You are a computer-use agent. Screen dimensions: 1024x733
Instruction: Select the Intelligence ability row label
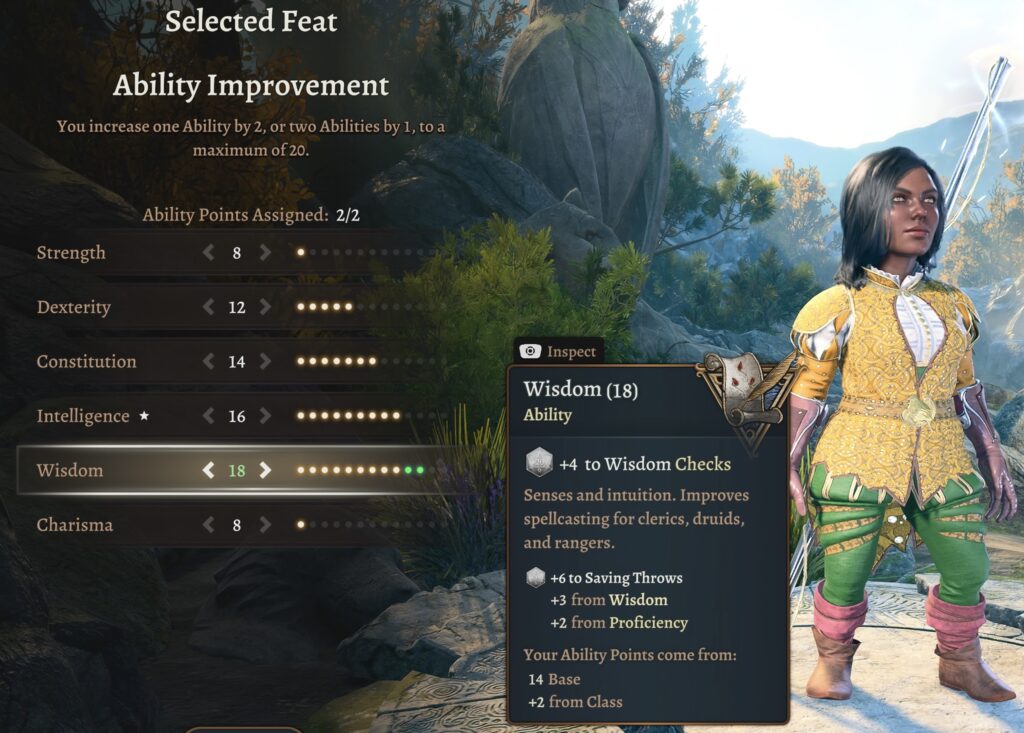83,416
